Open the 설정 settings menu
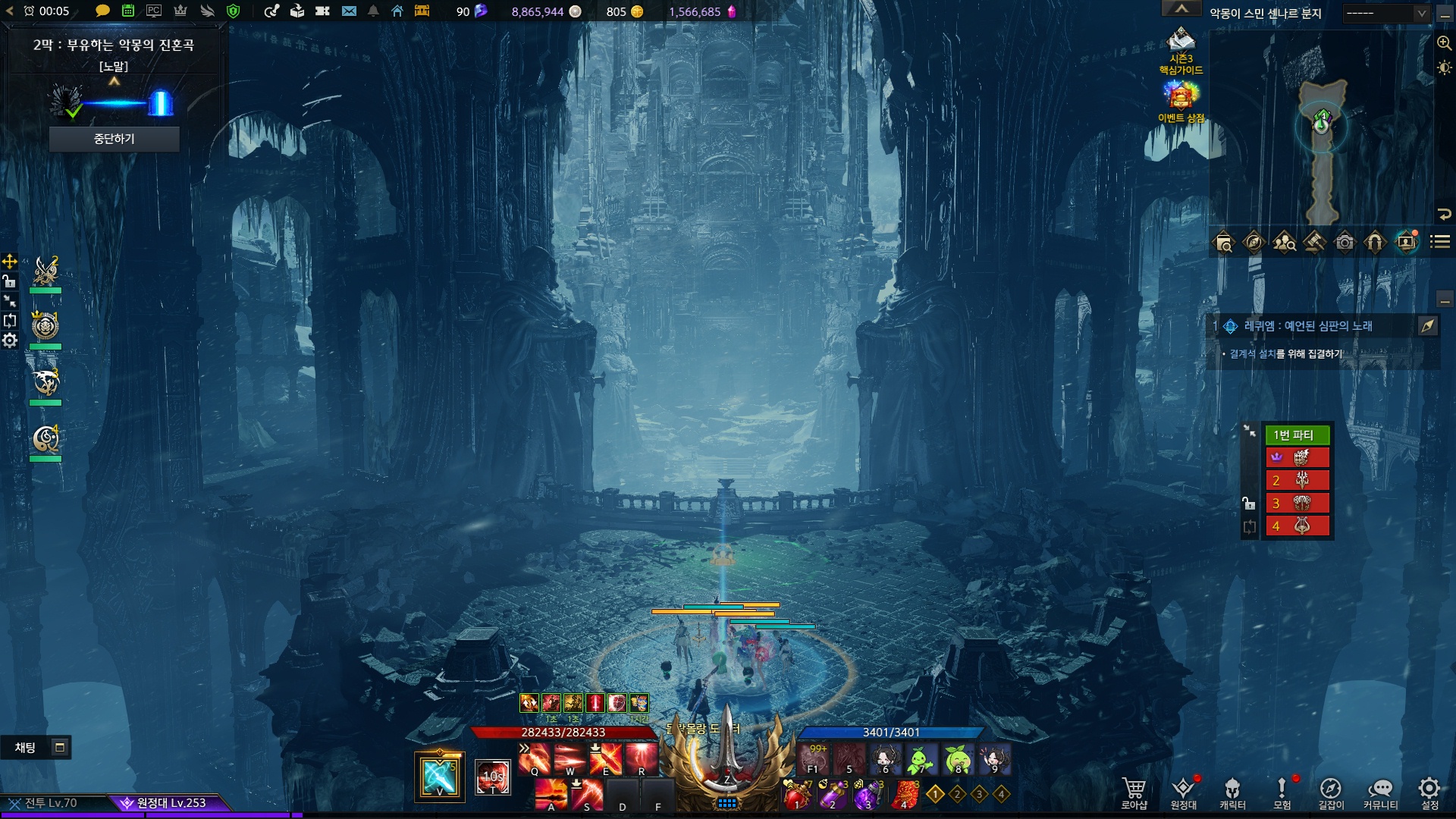This screenshot has height=819, width=1456. [x=1429, y=792]
